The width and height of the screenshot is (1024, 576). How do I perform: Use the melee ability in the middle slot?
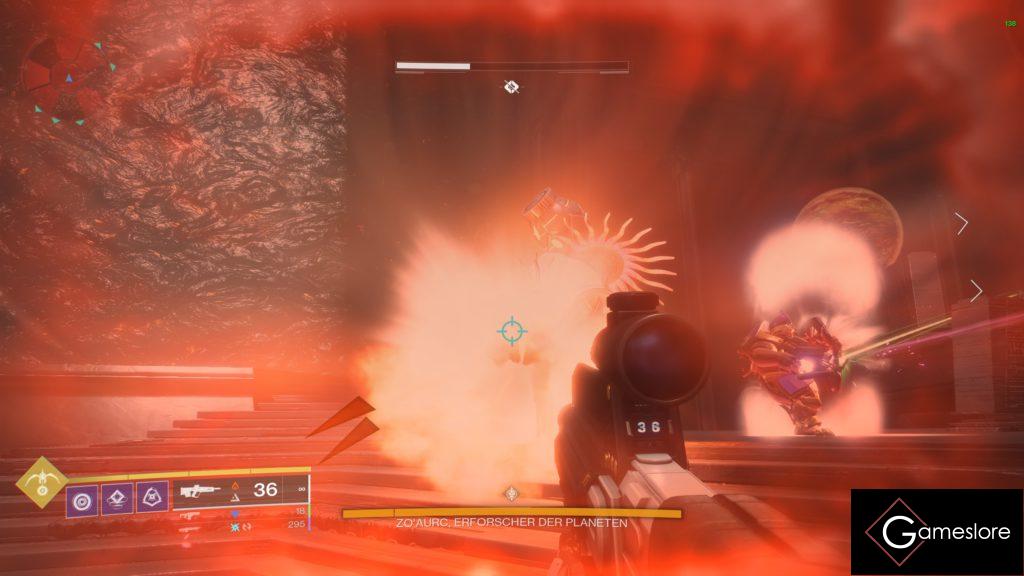[x=116, y=495]
